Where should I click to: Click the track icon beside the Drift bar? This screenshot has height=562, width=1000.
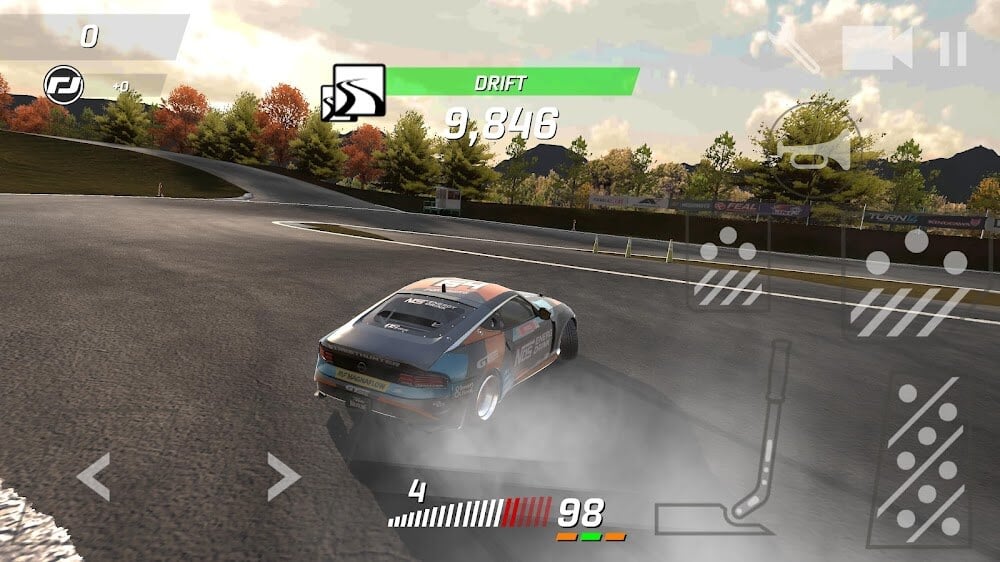[353, 92]
